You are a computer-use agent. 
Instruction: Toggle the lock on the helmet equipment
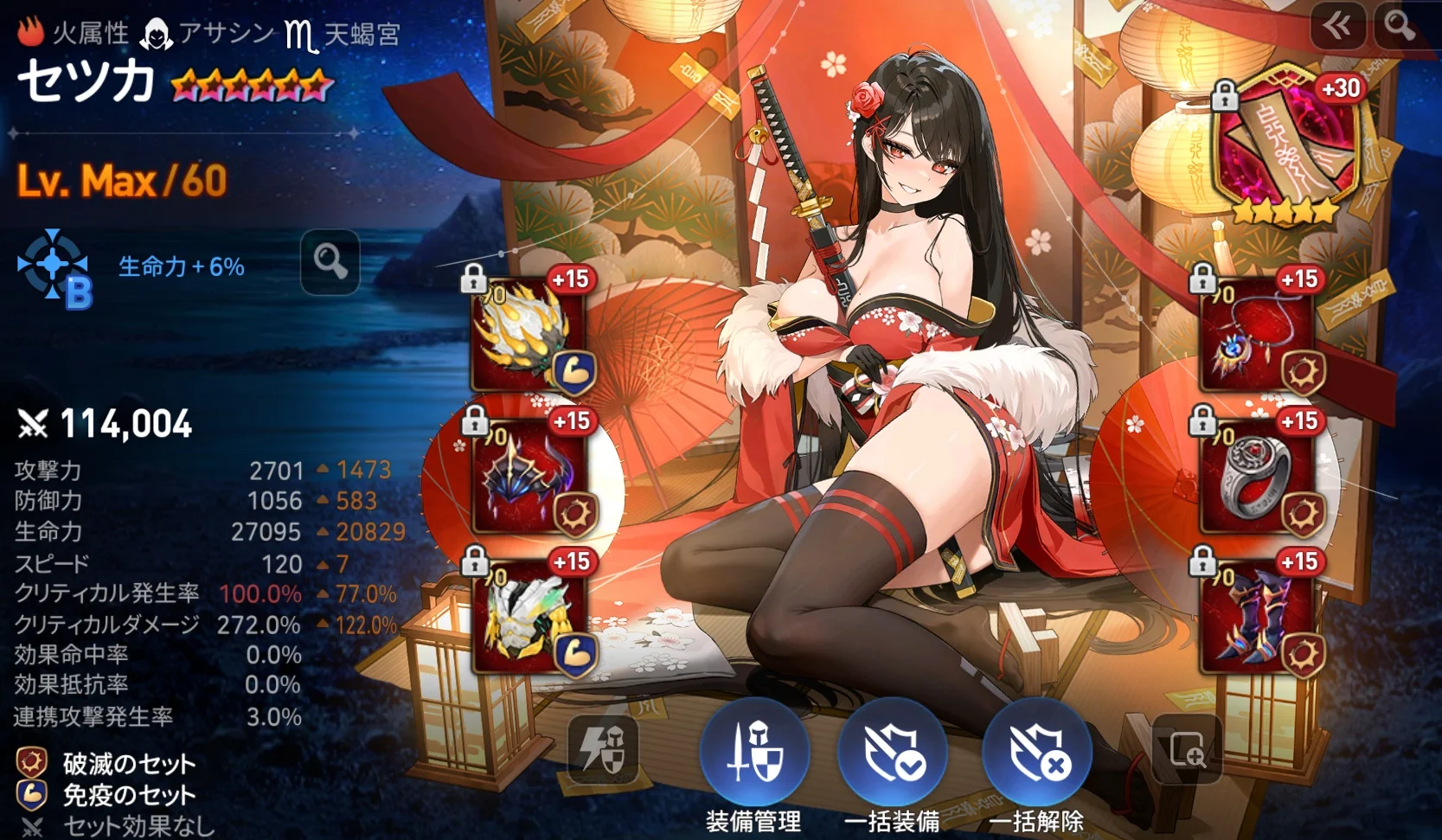click(474, 422)
